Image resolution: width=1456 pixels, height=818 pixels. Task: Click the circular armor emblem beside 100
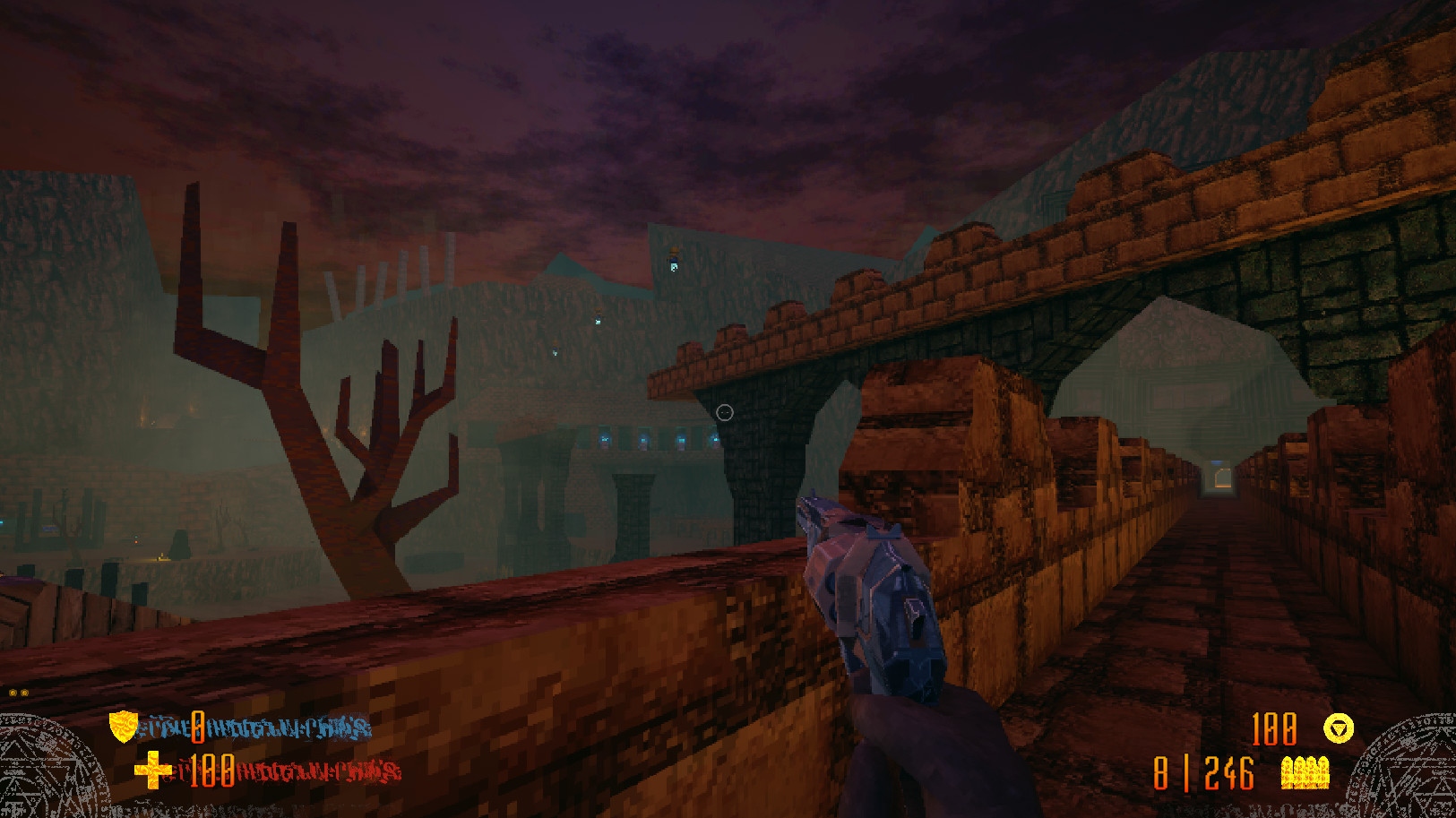coord(1337,728)
